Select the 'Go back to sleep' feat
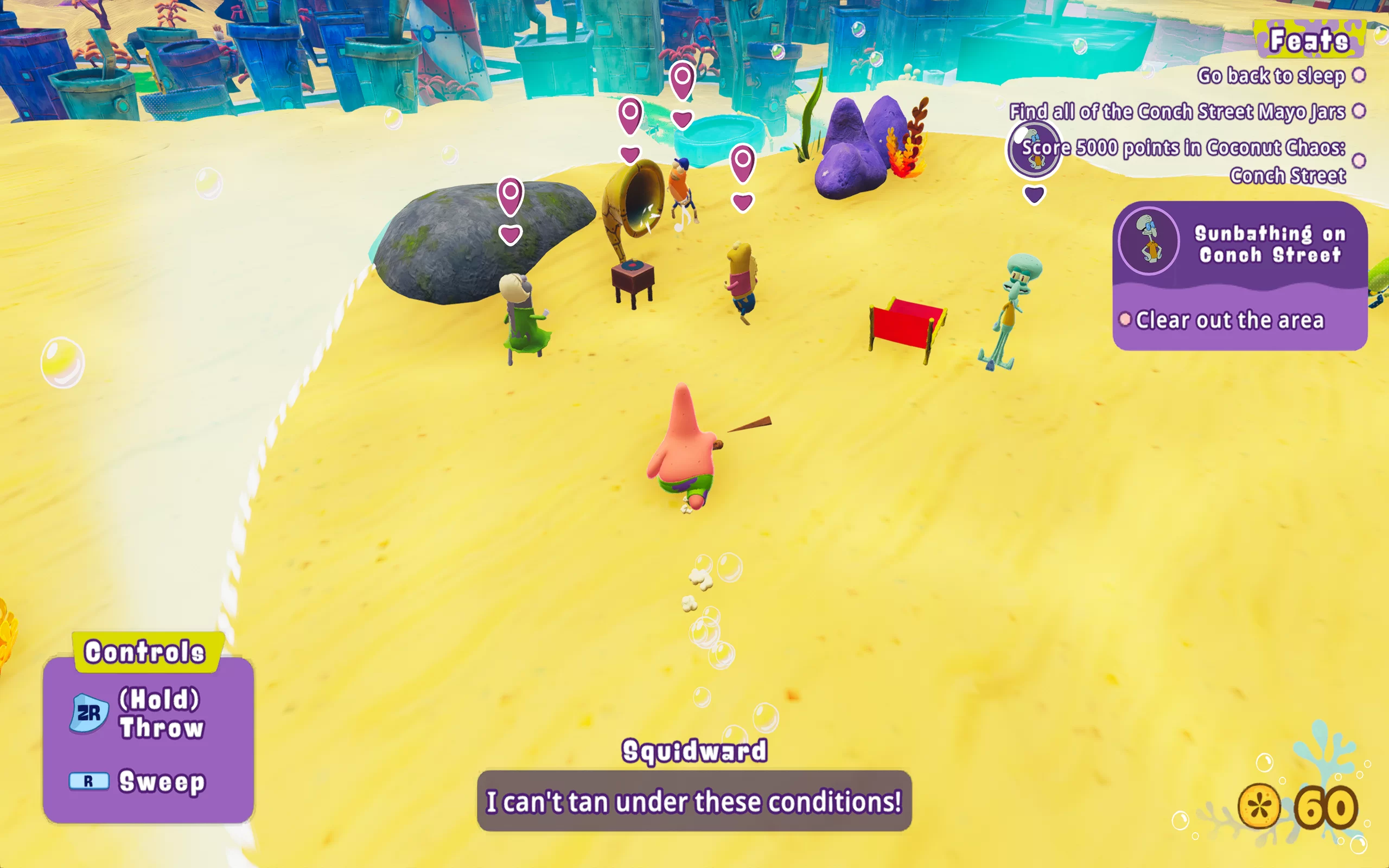The width and height of the screenshot is (1389, 868). point(1271,76)
